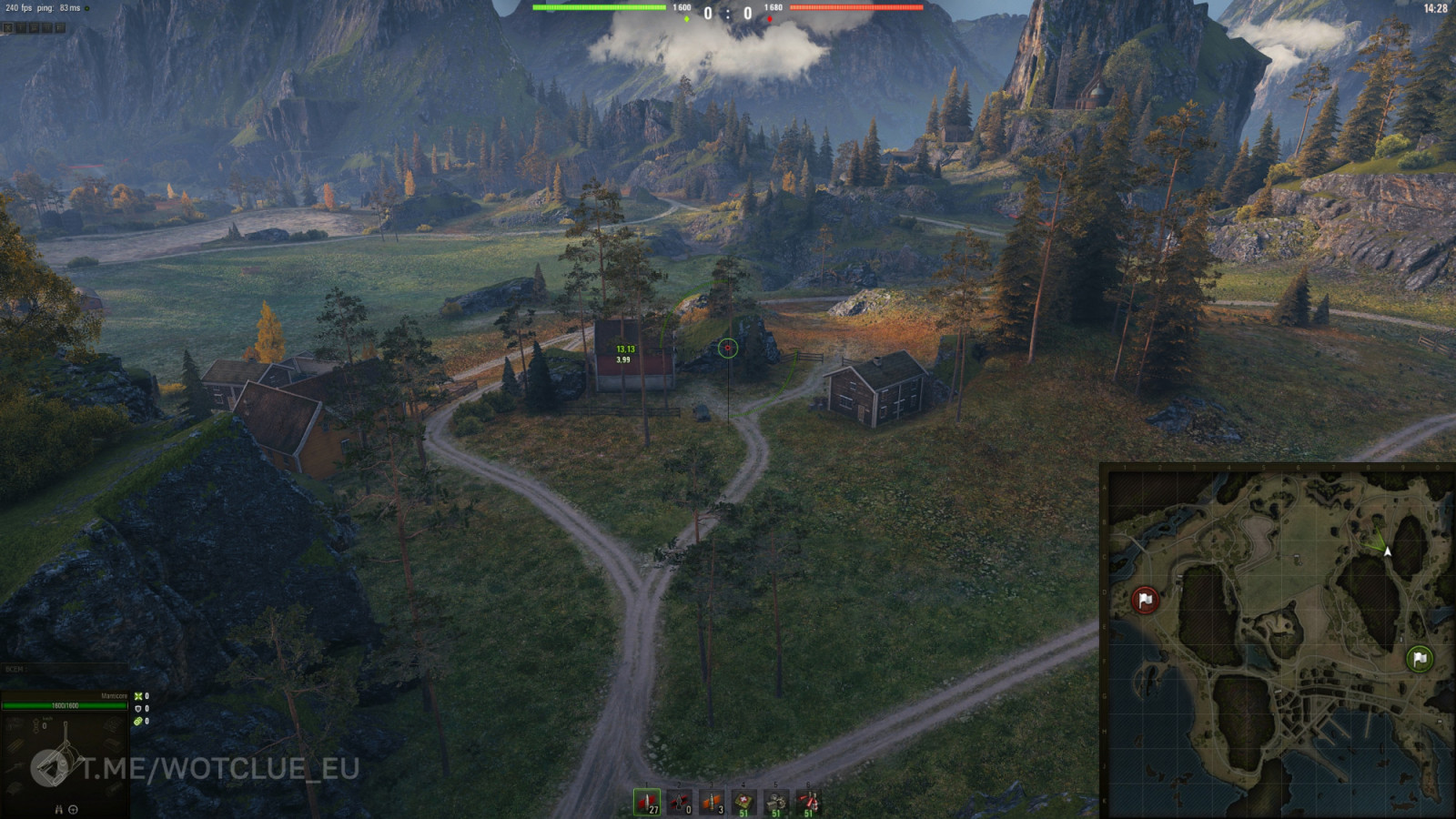Click the green allied base flag on minimap

(1419, 658)
